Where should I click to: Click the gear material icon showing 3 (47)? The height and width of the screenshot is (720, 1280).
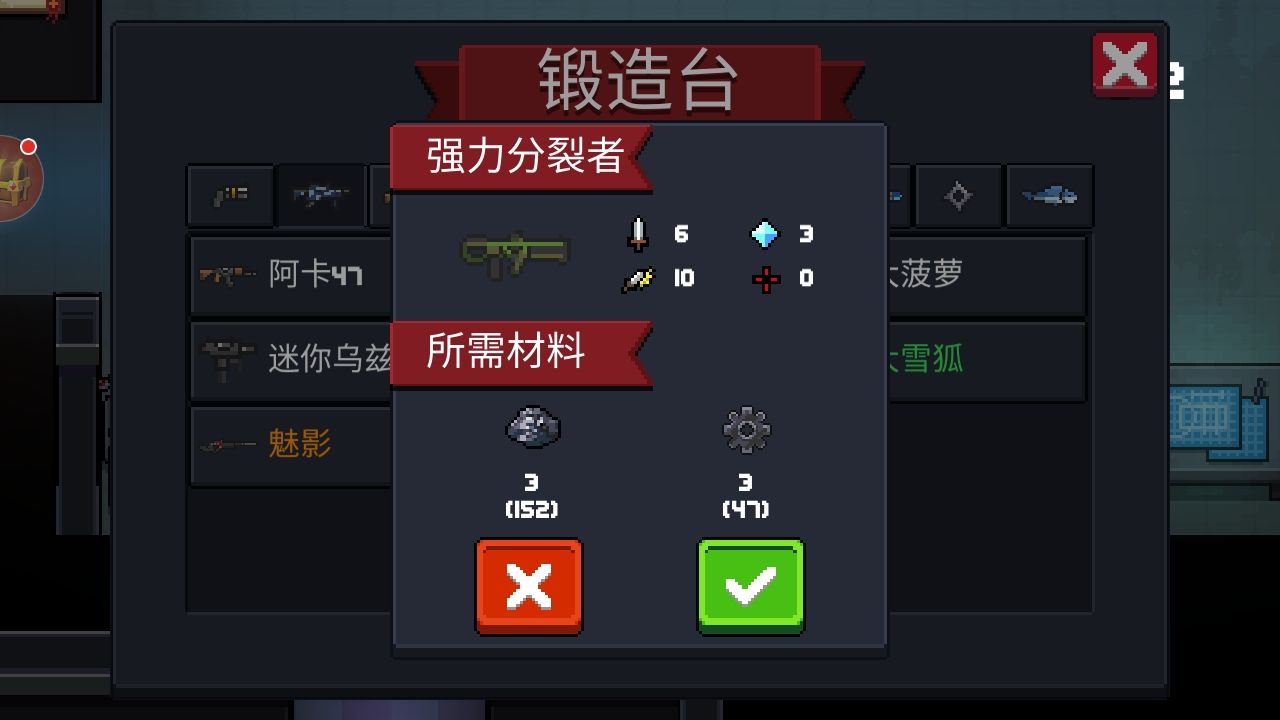click(x=748, y=428)
